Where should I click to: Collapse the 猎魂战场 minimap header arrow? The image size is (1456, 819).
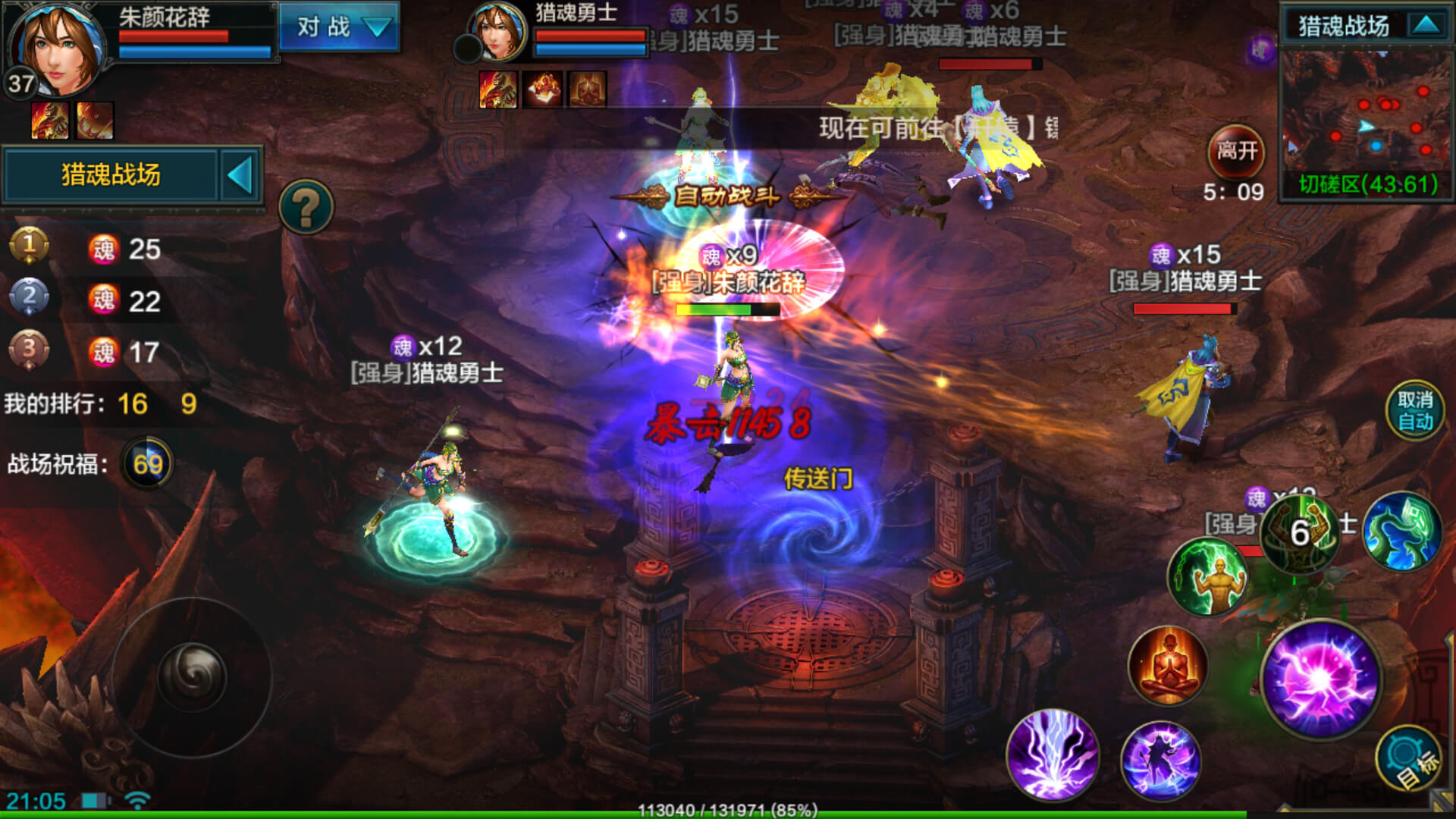click(x=1426, y=26)
